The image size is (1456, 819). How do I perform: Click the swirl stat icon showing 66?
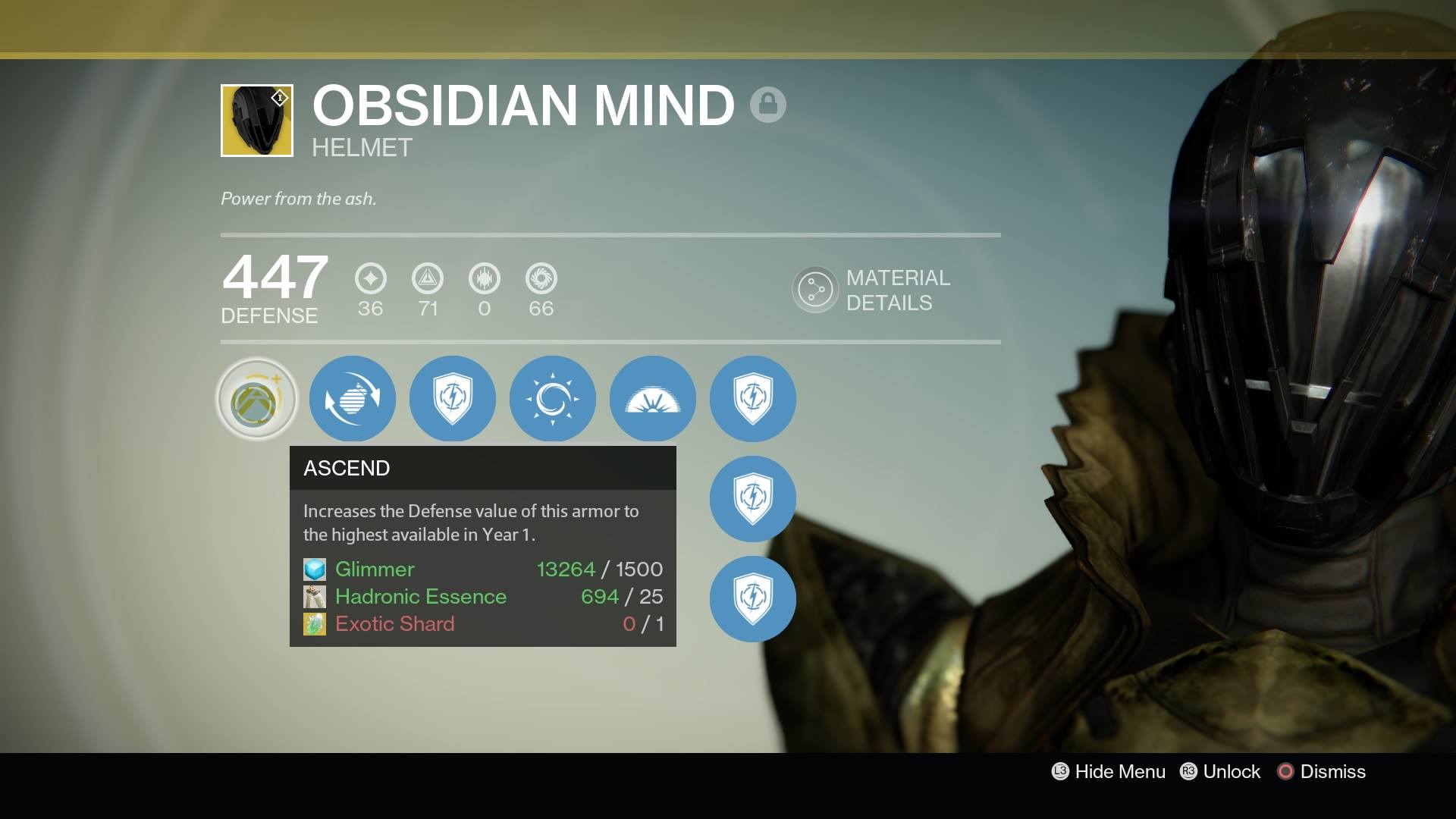pyautogui.click(x=541, y=278)
